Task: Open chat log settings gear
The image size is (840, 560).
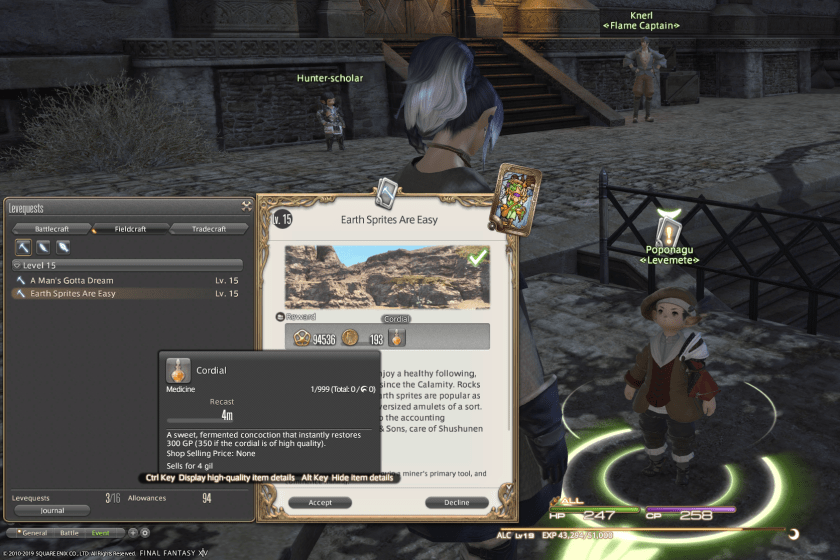Action: pos(145,533)
